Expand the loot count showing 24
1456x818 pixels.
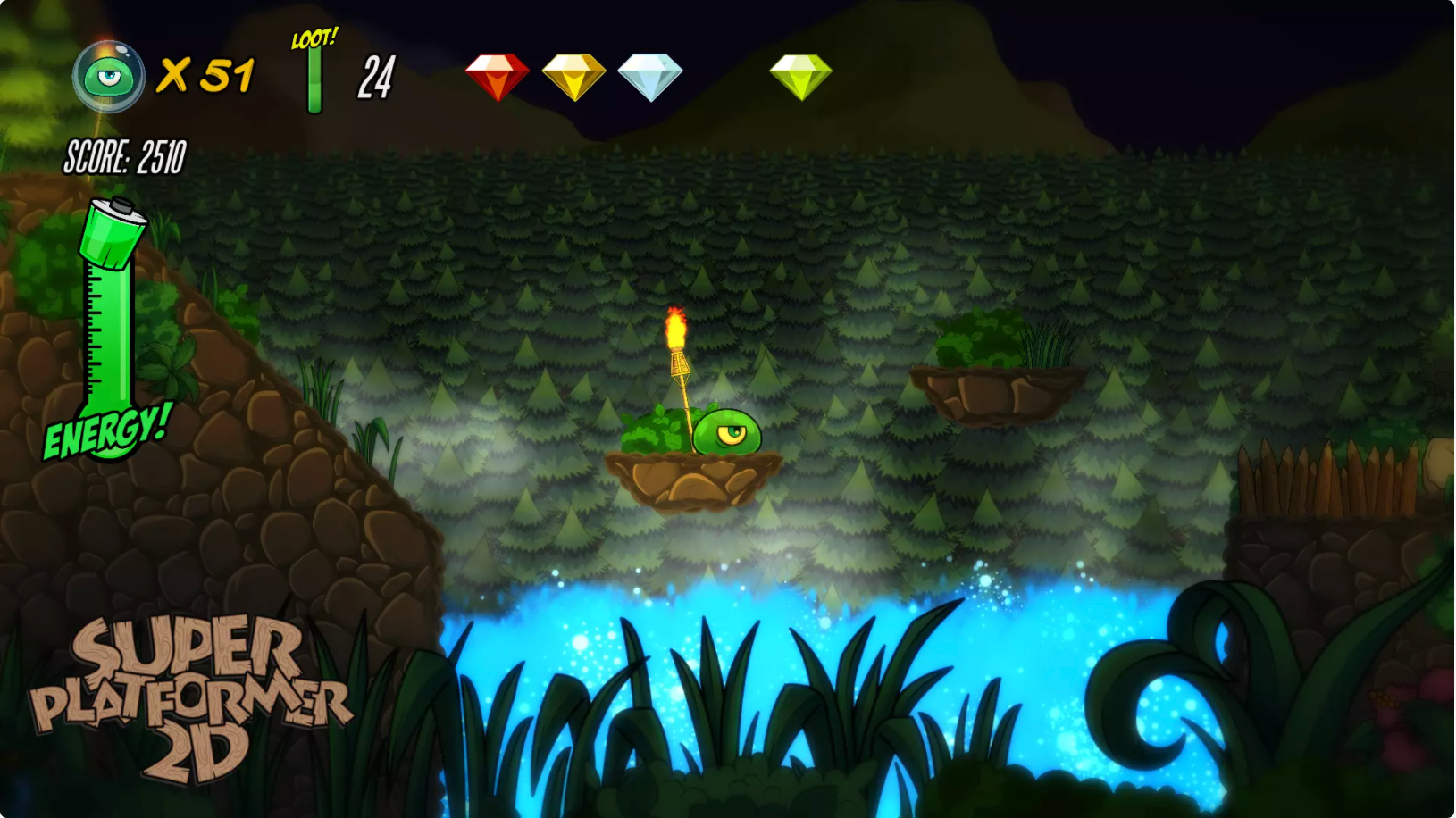(378, 77)
